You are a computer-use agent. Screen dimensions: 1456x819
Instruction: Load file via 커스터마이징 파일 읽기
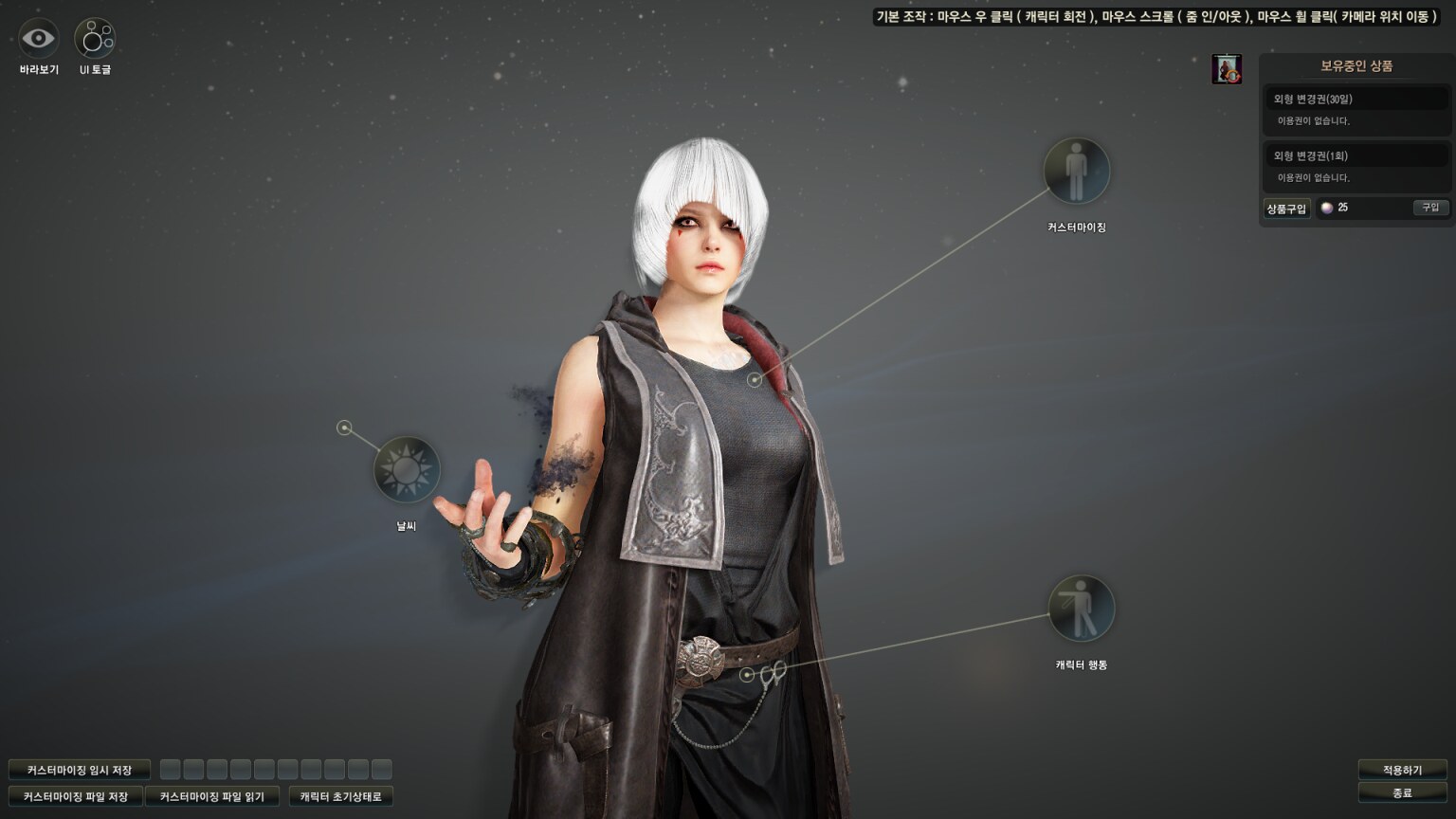point(212,796)
